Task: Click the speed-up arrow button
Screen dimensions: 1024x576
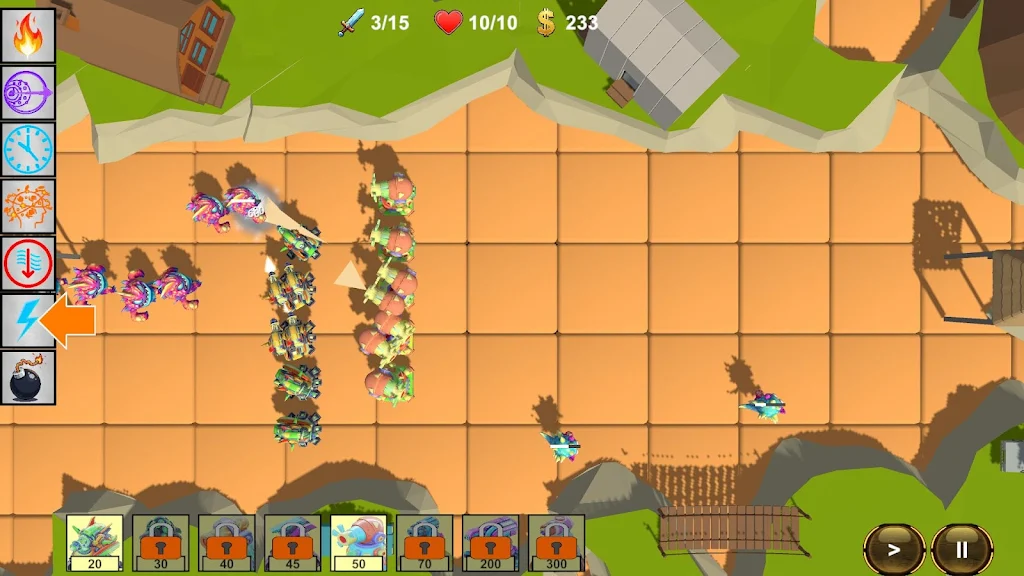Action: coord(894,548)
